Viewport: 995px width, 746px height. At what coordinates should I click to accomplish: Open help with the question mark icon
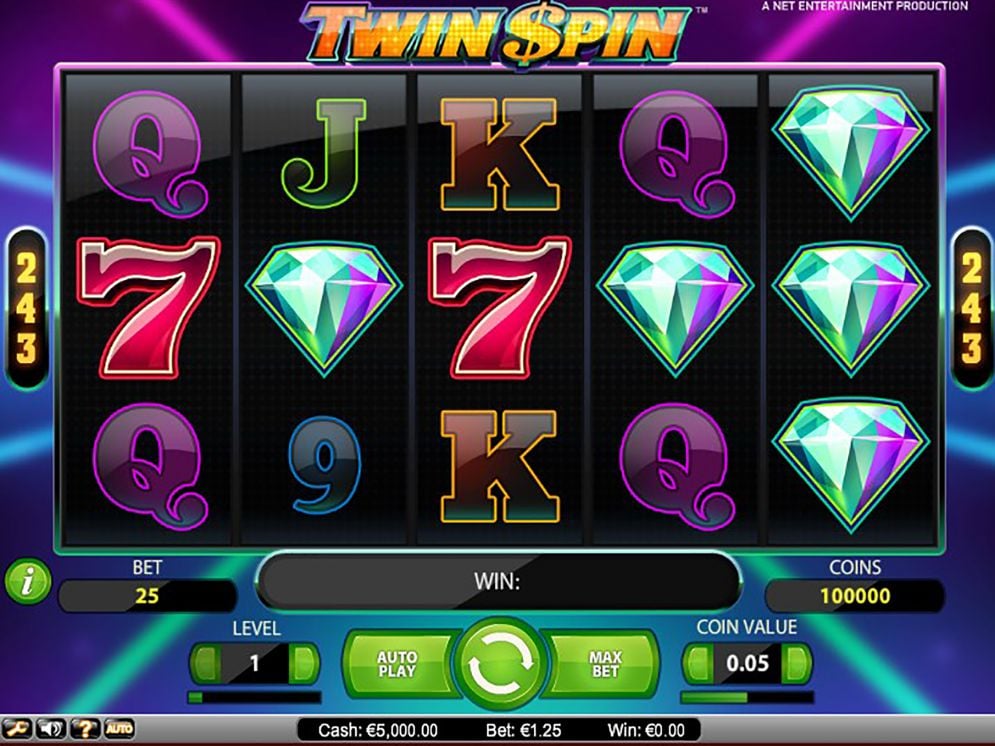[x=84, y=729]
